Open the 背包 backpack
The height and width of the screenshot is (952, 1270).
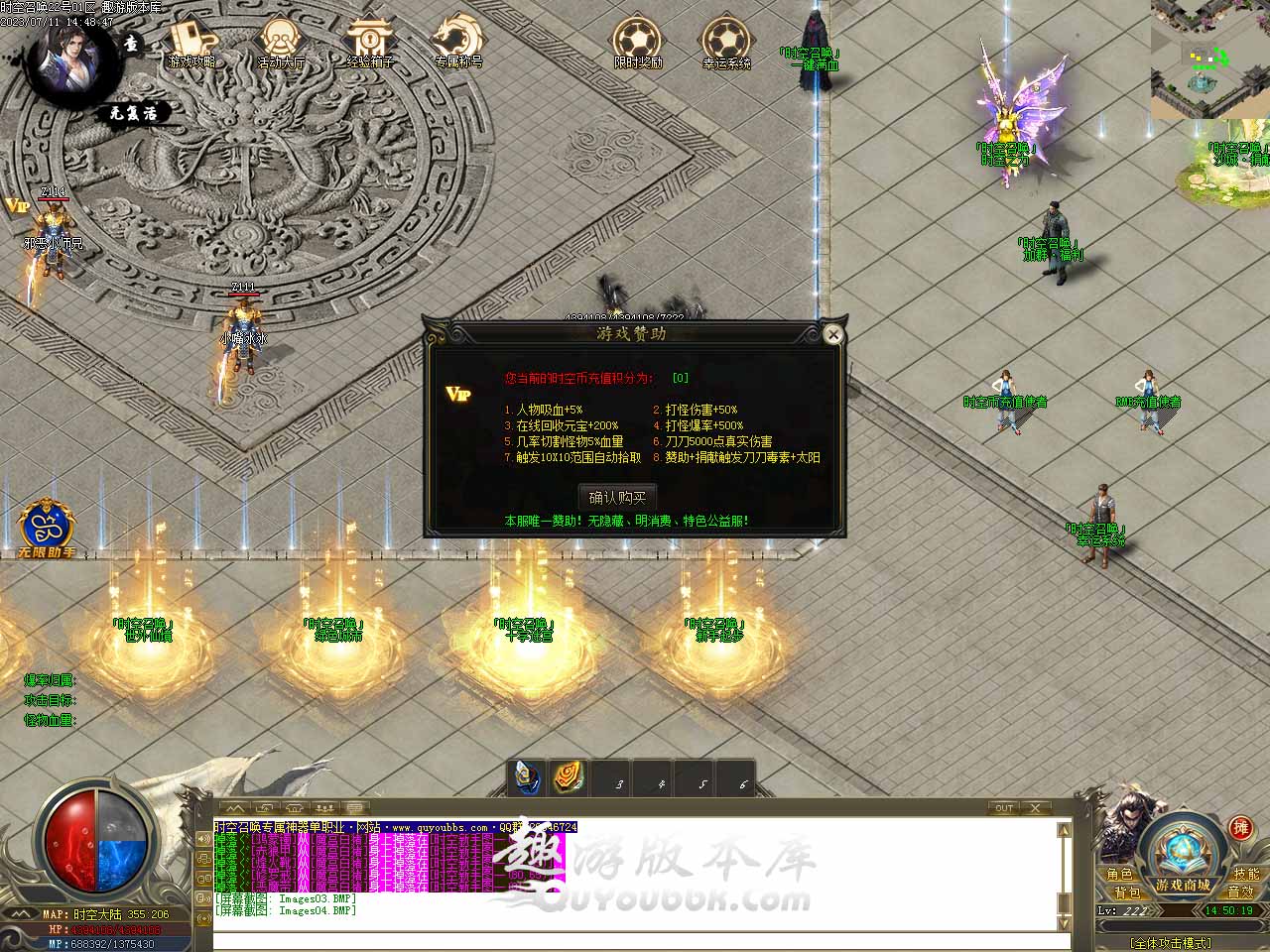1126,892
